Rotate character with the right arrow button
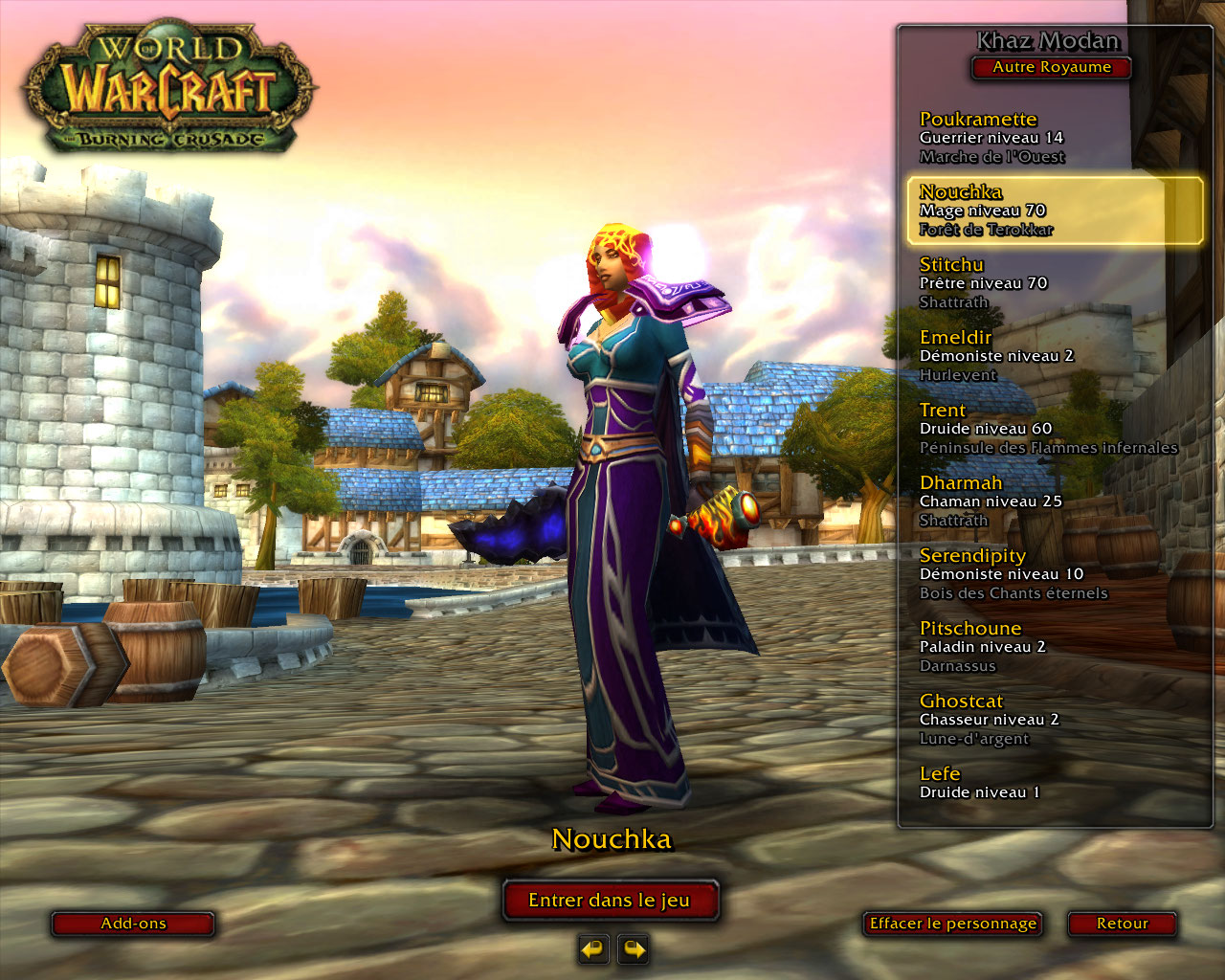Screen dimensions: 1225x980 (634, 949)
